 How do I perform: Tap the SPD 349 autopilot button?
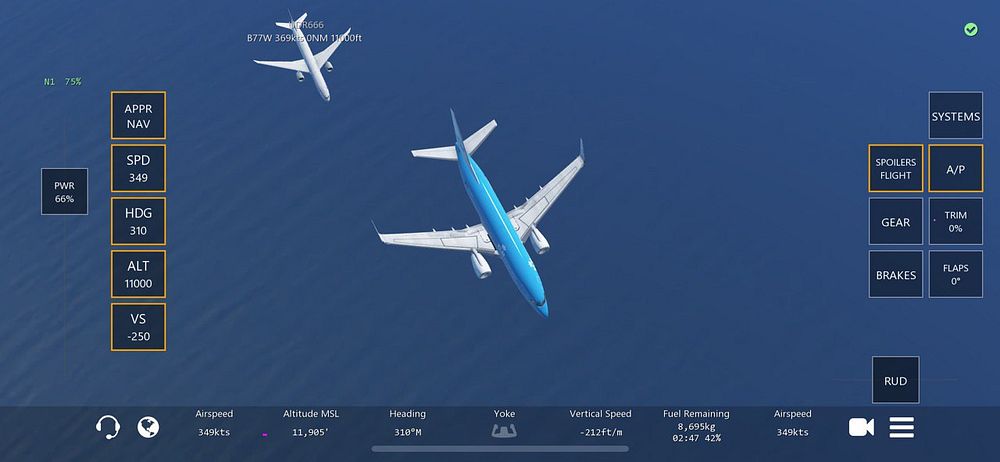(138, 168)
